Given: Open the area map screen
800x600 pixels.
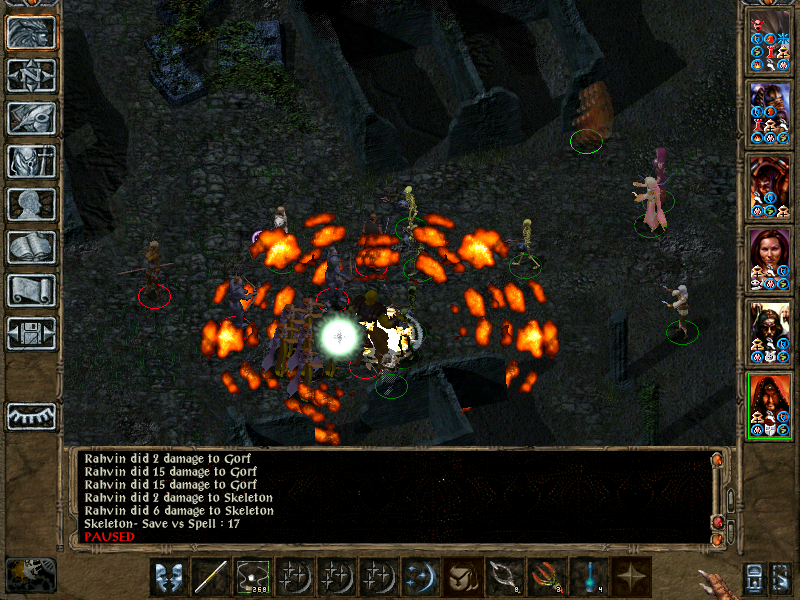Looking at the screenshot, I should tap(31, 75).
